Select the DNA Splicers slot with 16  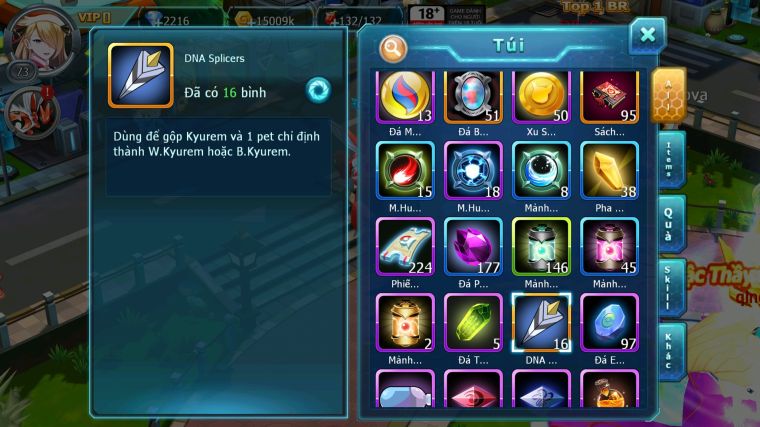coord(541,321)
